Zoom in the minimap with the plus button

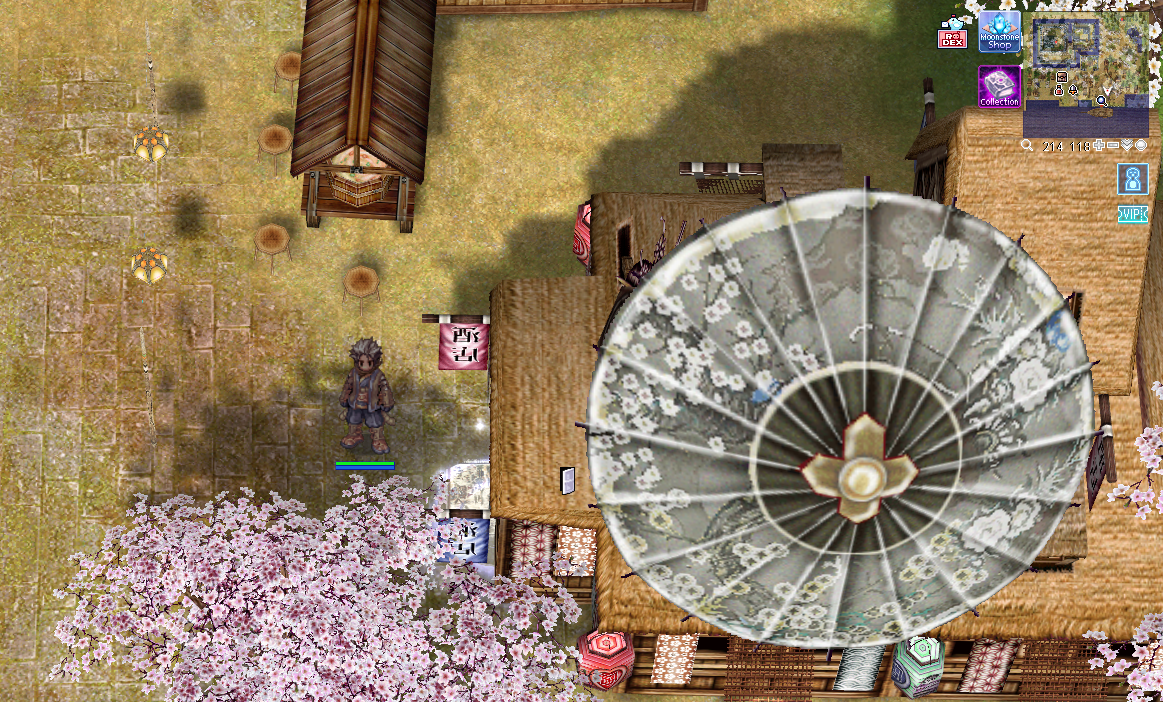point(1099,146)
